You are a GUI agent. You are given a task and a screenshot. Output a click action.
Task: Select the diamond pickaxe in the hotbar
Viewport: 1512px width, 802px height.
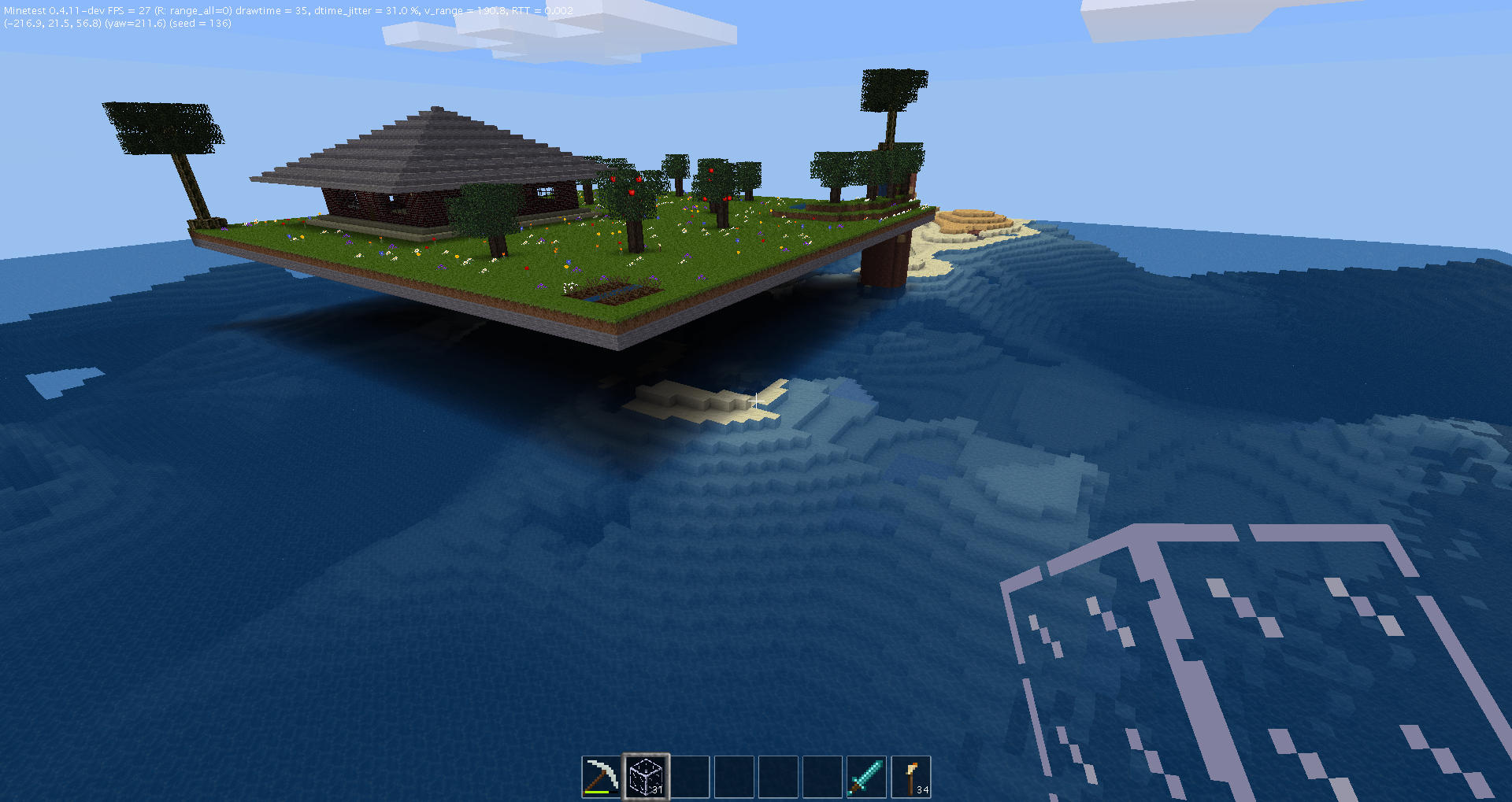(x=602, y=775)
